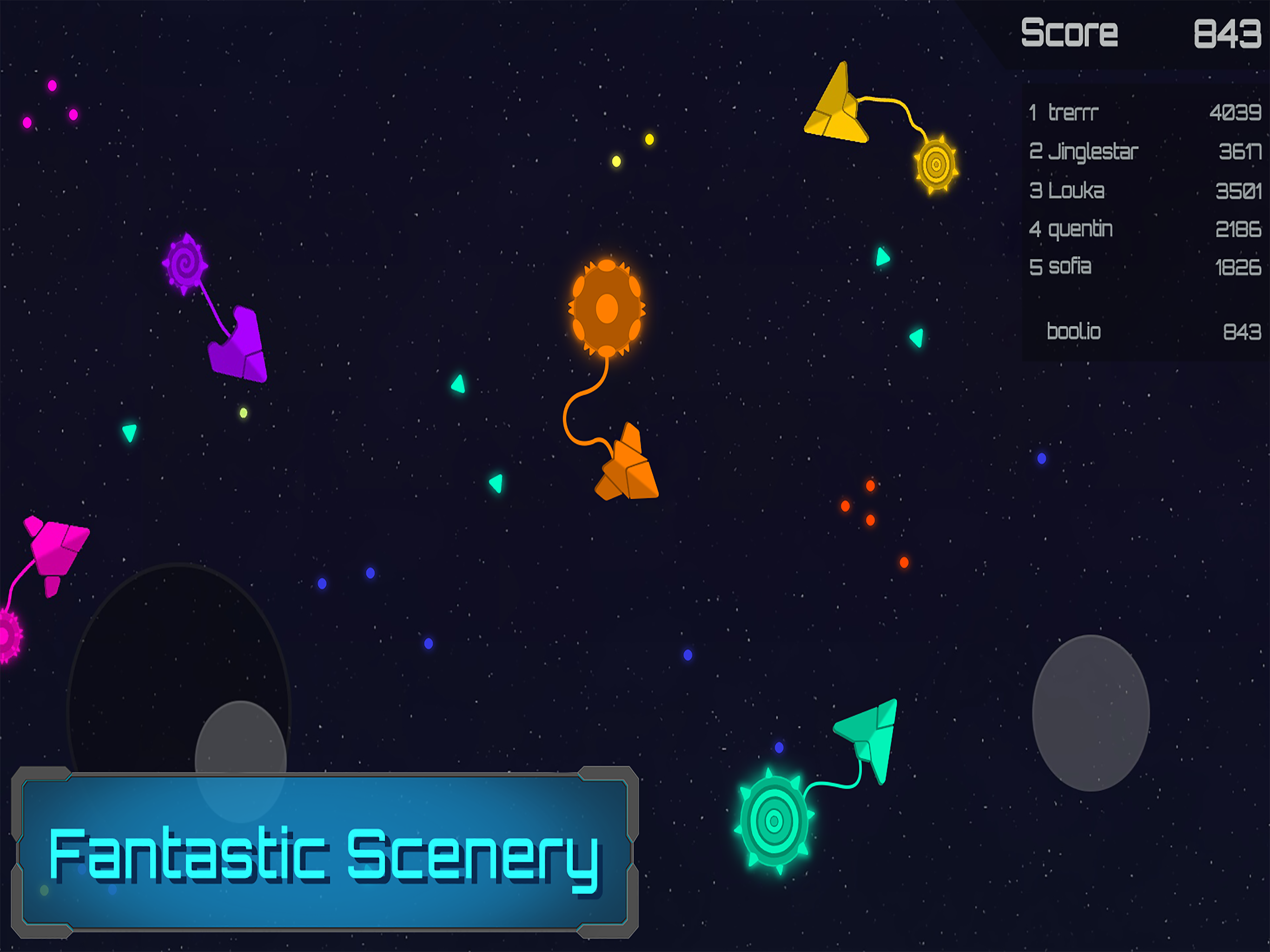Select Jinglestar's leaderboard entry
1270x952 pixels.
1144,152
